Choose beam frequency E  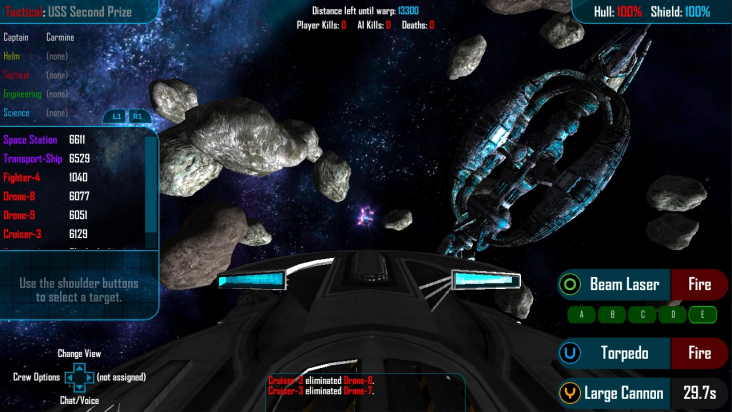[703, 315]
